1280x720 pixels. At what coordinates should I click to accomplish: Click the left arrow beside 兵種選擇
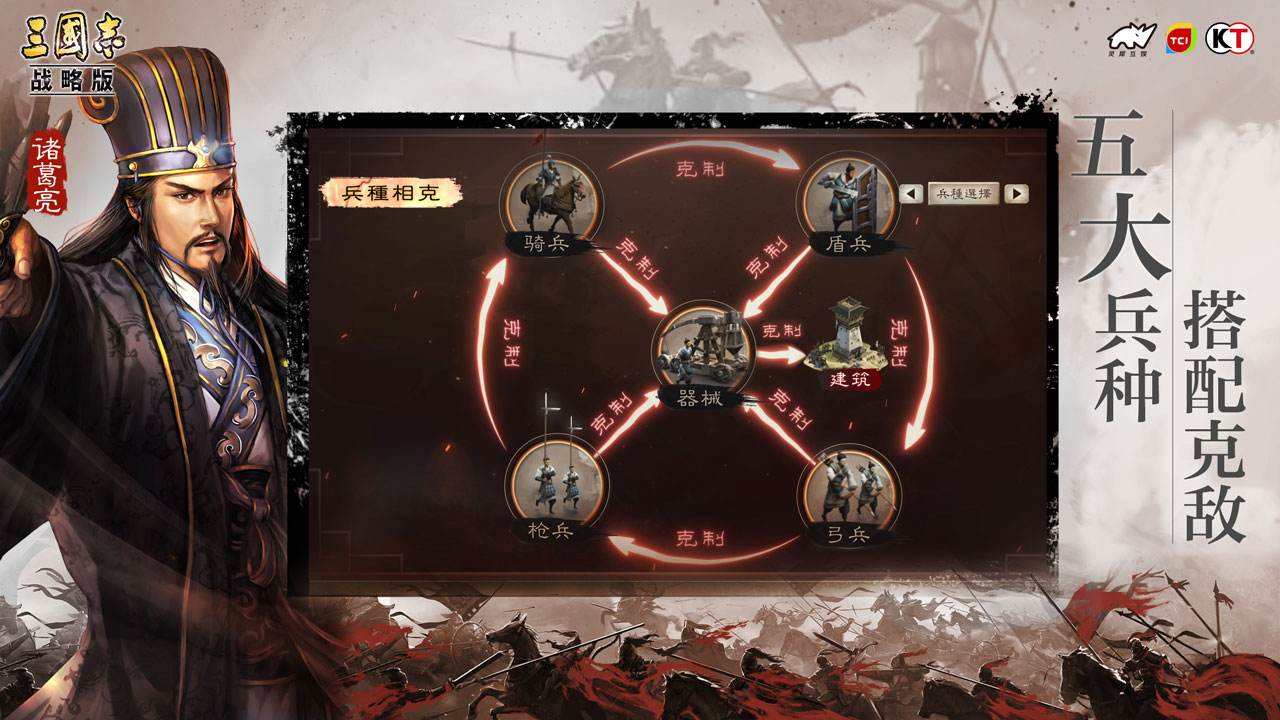coord(910,194)
